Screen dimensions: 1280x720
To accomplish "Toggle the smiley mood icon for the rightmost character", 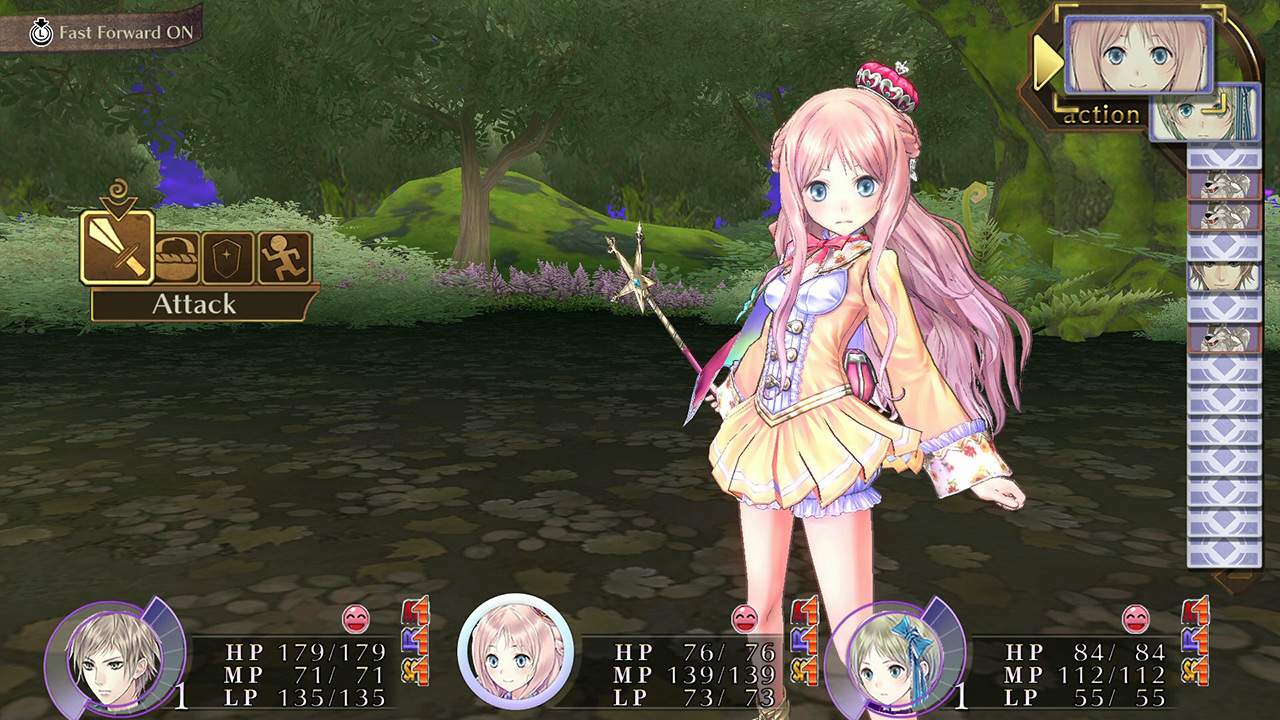I will 1136,620.
